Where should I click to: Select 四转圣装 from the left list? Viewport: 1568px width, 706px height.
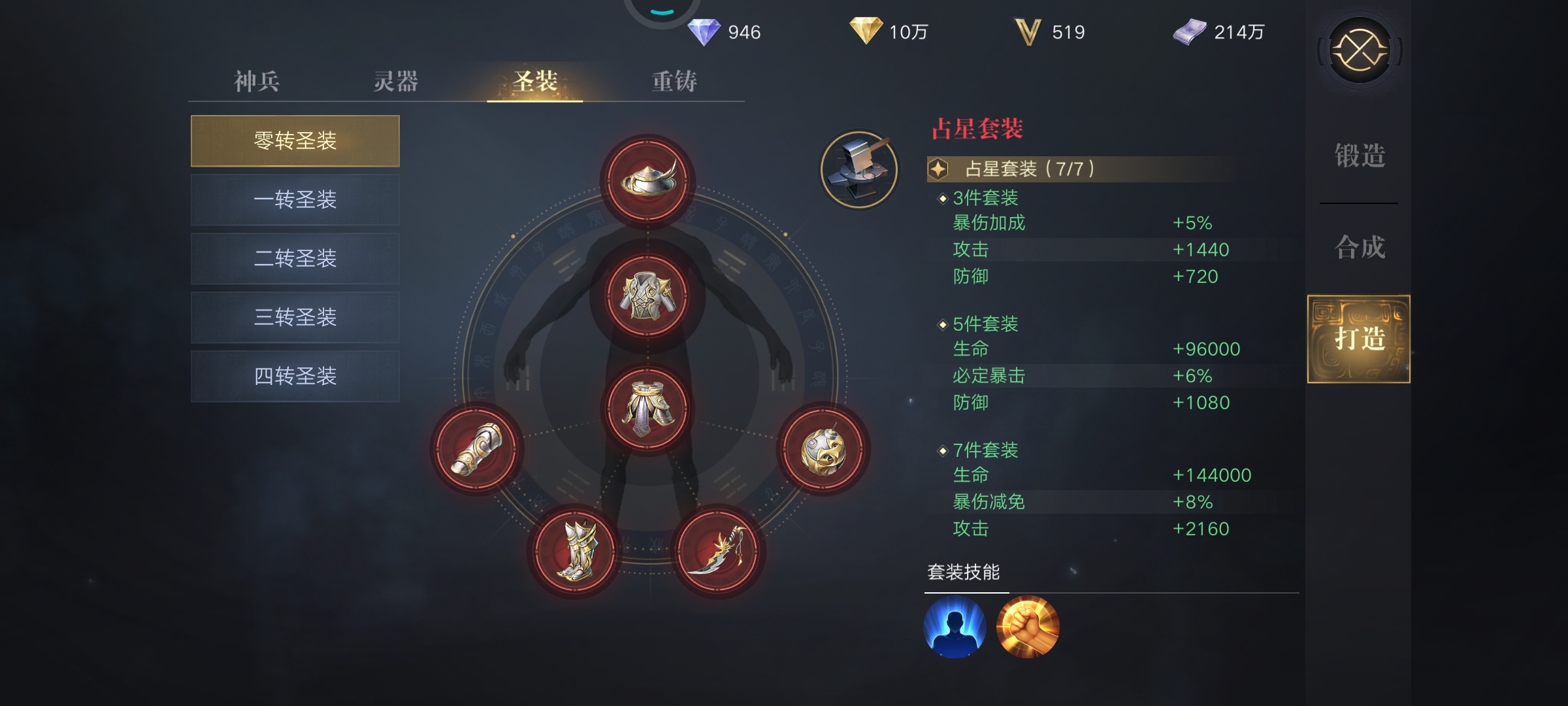pyautogui.click(x=295, y=376)
